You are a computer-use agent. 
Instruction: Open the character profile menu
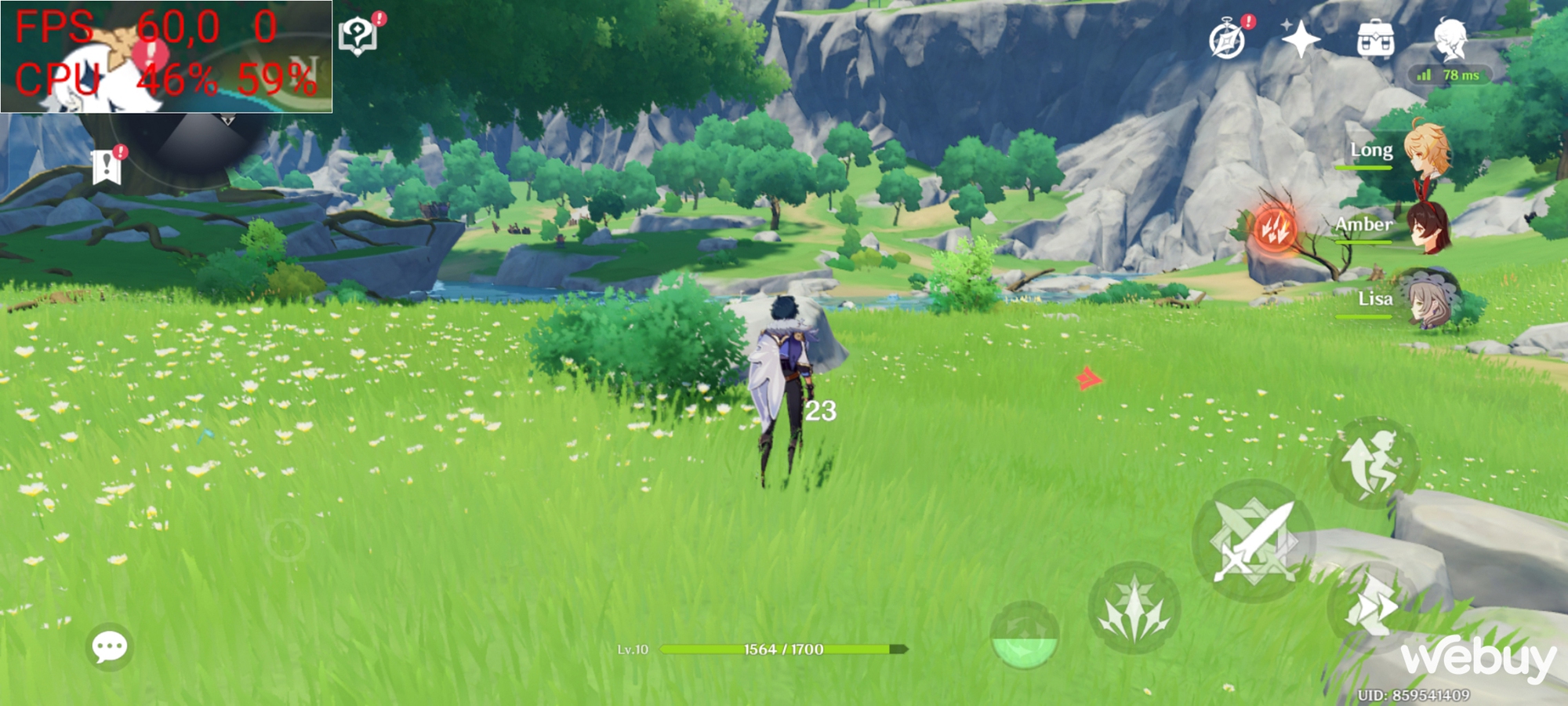[x=1450, y=39]
